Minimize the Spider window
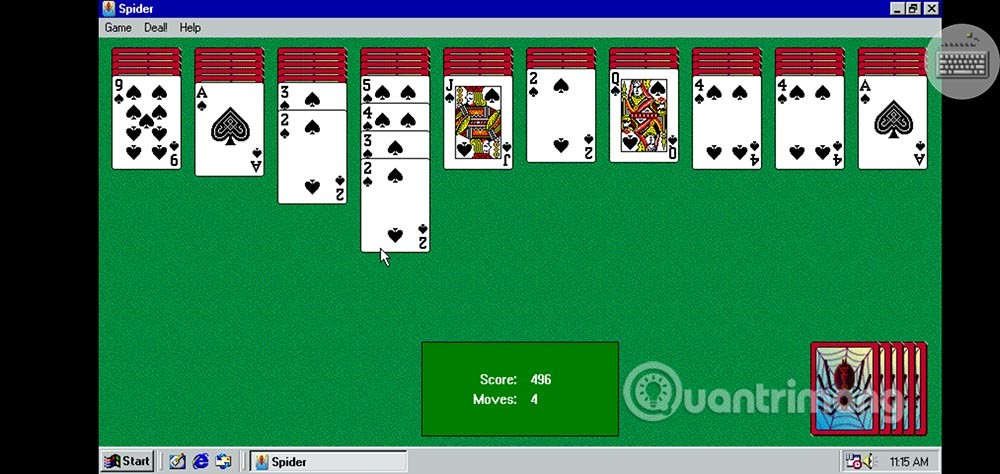Image resolution: width=1000 pixels, height=474 pixels. 897,8
